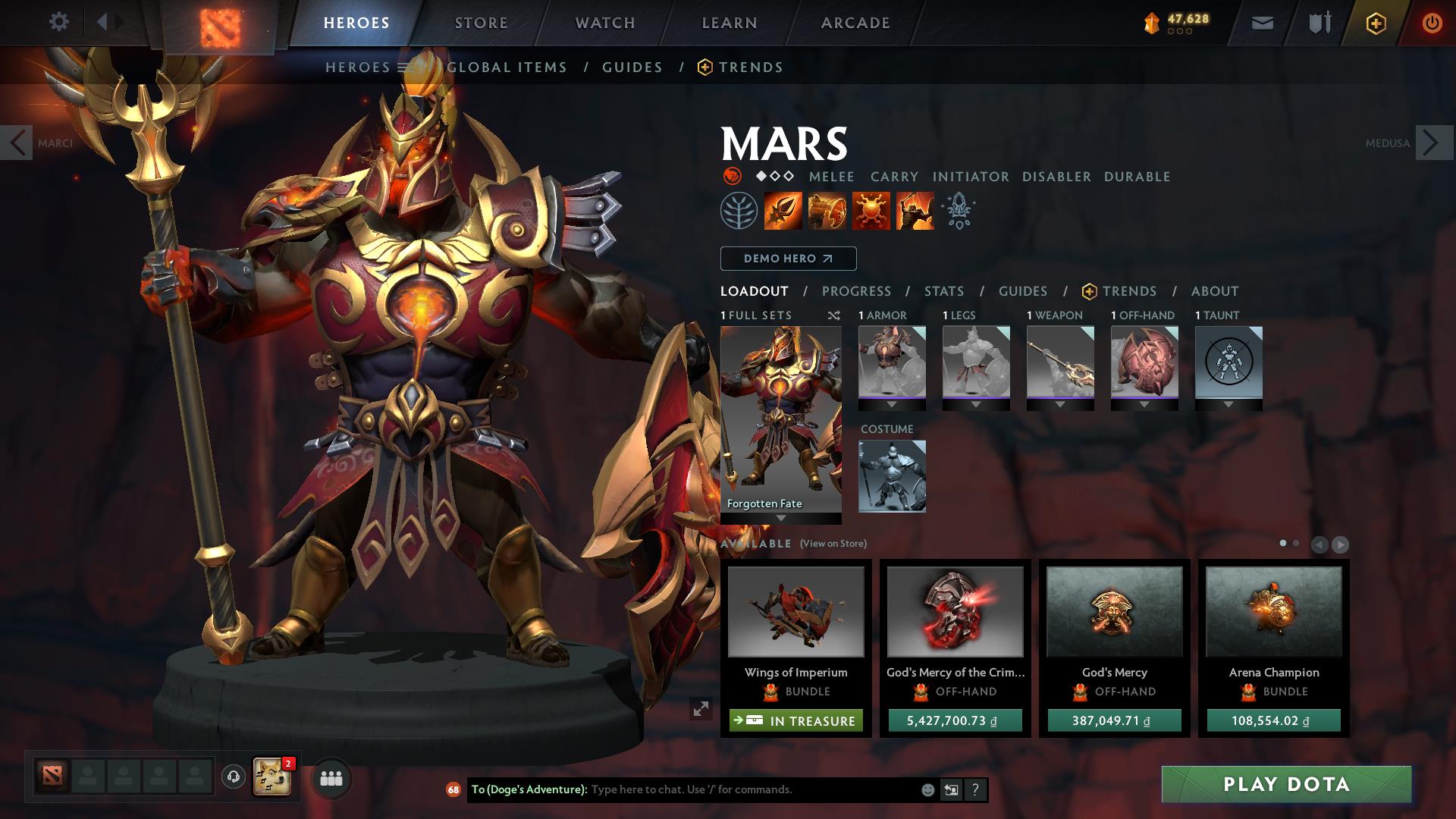Open the mail inbox icon
The height and width of the screenshot is (819, 1456).
(x=1261, y=22)
